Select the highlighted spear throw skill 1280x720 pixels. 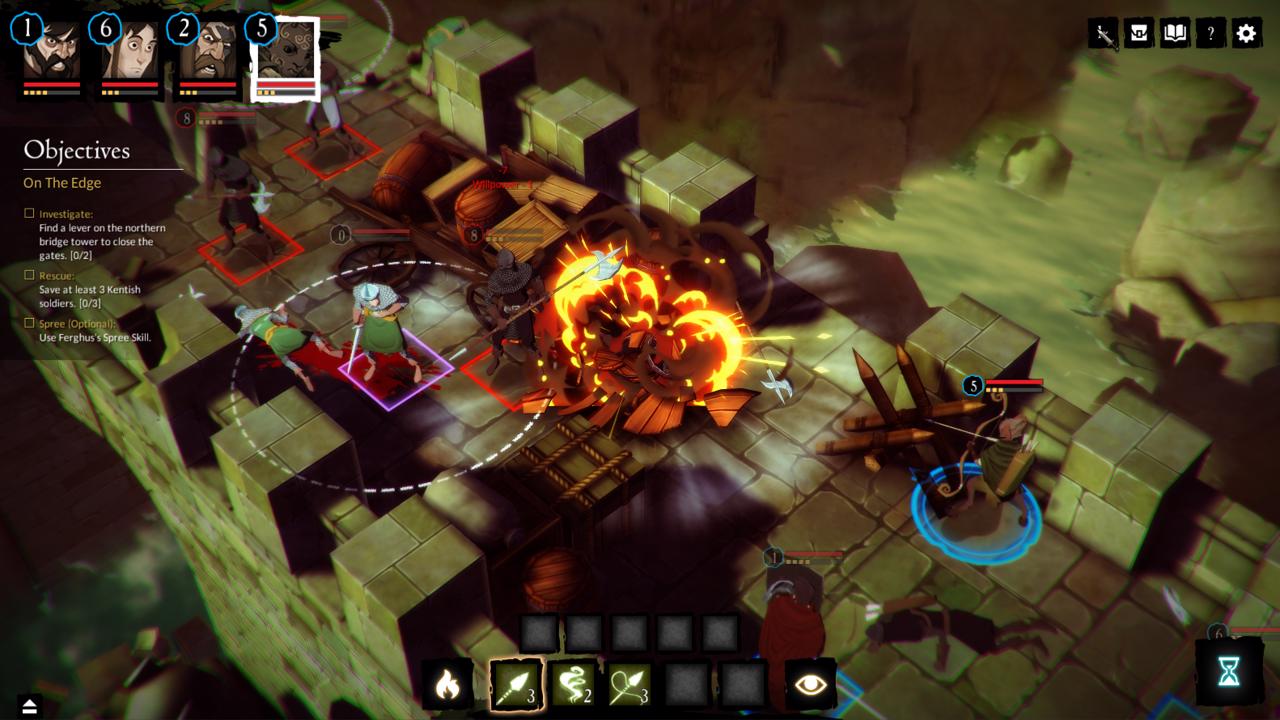coord(516,685)
